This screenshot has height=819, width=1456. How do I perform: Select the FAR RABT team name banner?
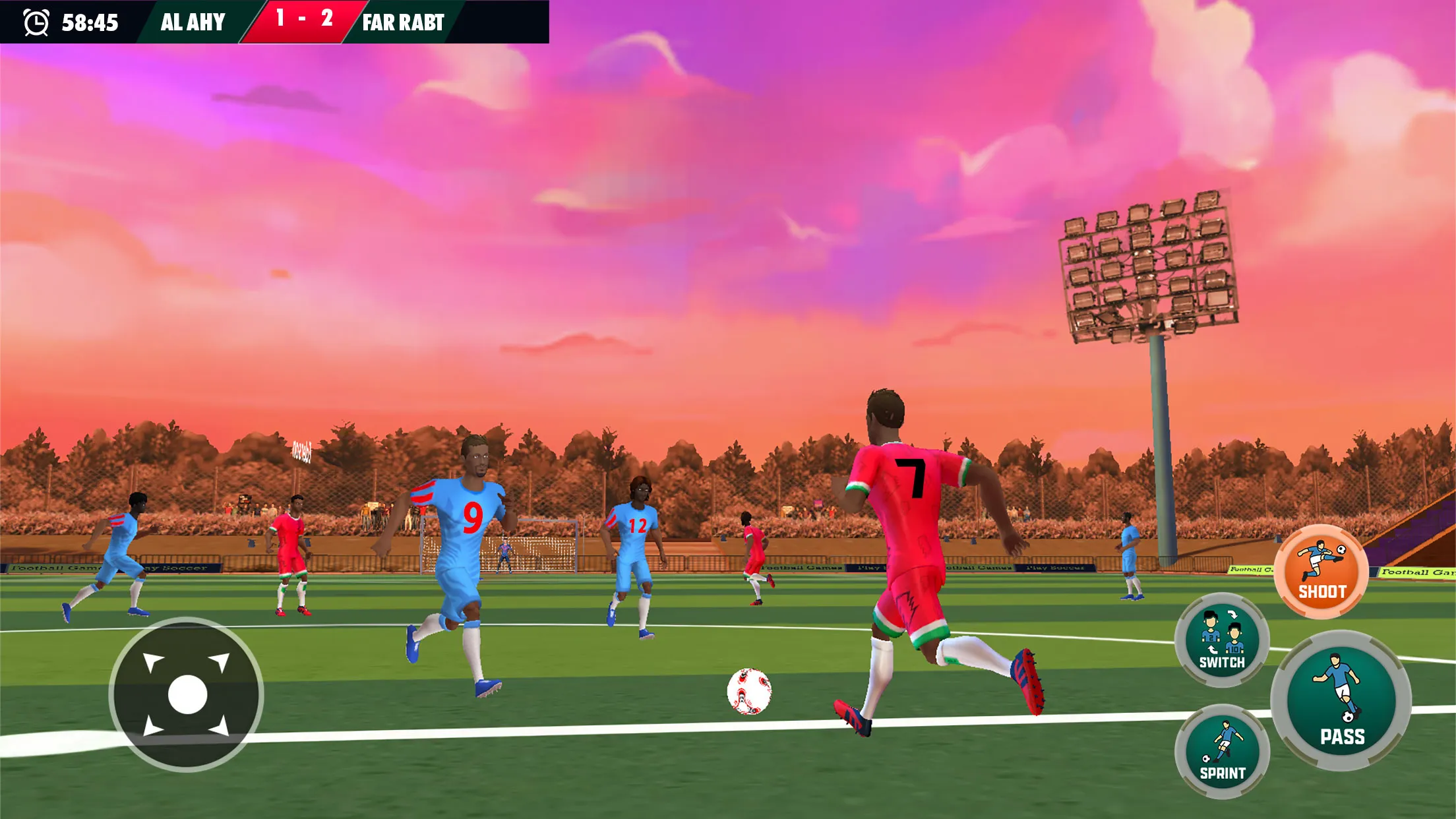pos(402,22)
